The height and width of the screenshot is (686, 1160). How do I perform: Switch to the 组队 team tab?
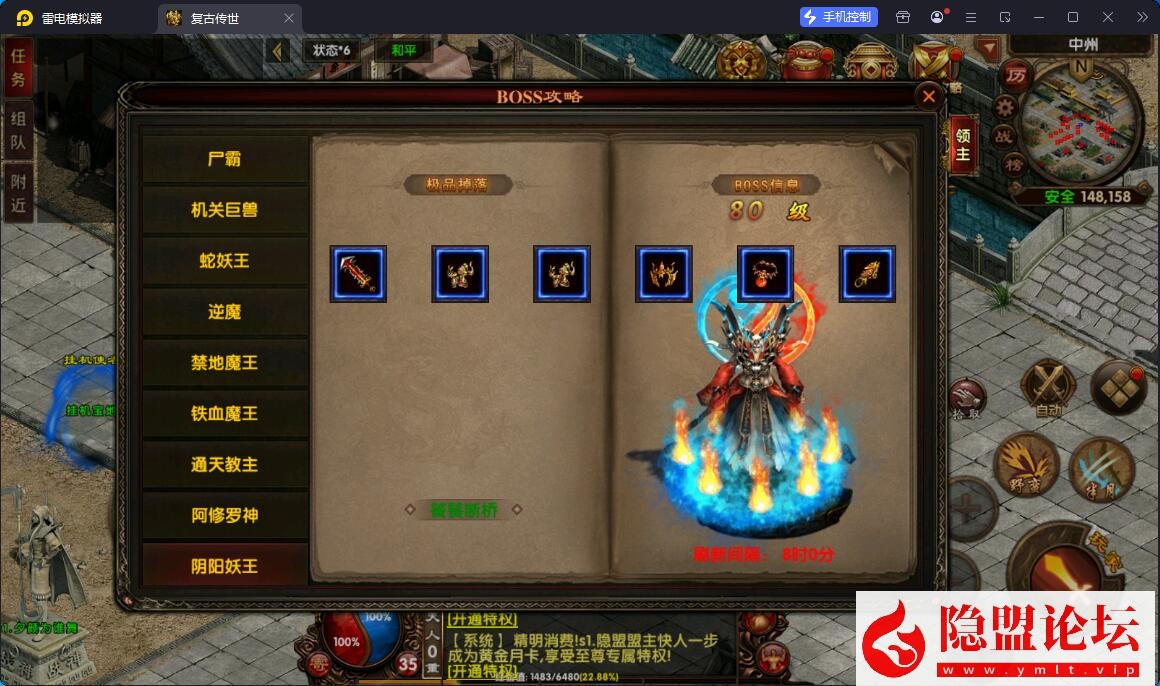click(x=18, y=130)
